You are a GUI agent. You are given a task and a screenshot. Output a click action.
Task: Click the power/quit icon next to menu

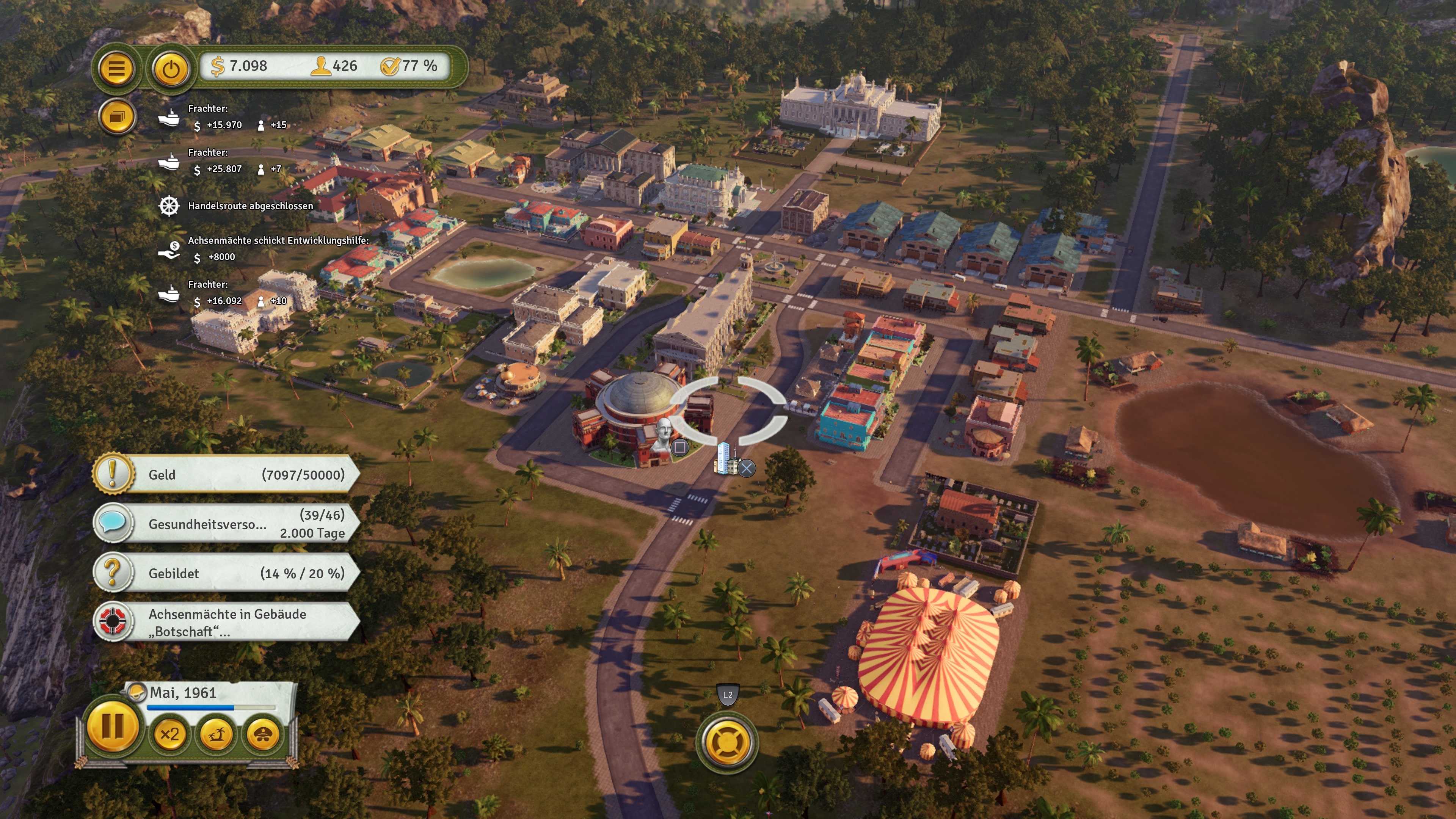[x=170, y=69]
